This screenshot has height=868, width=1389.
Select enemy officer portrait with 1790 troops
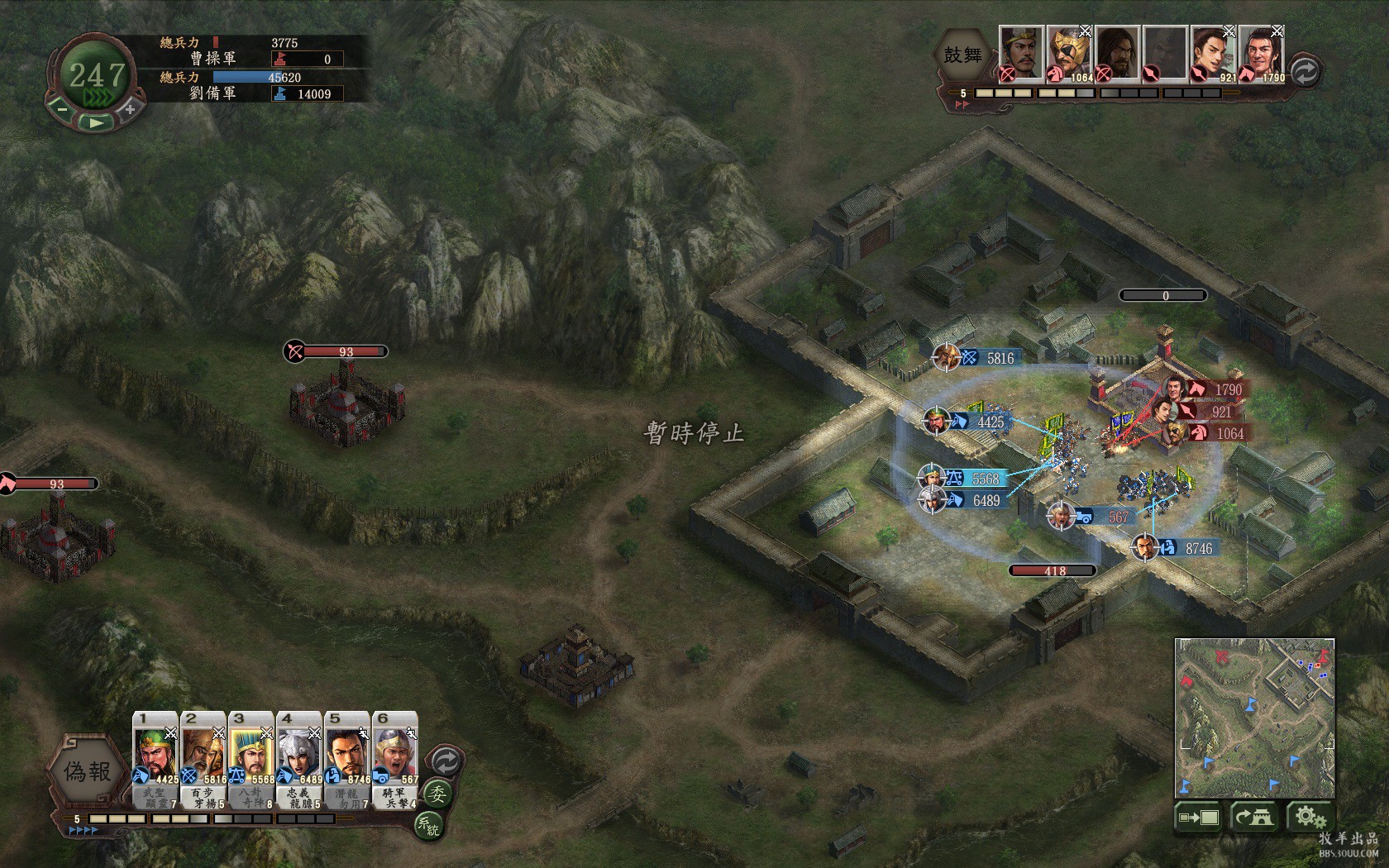click(1261, 54)
